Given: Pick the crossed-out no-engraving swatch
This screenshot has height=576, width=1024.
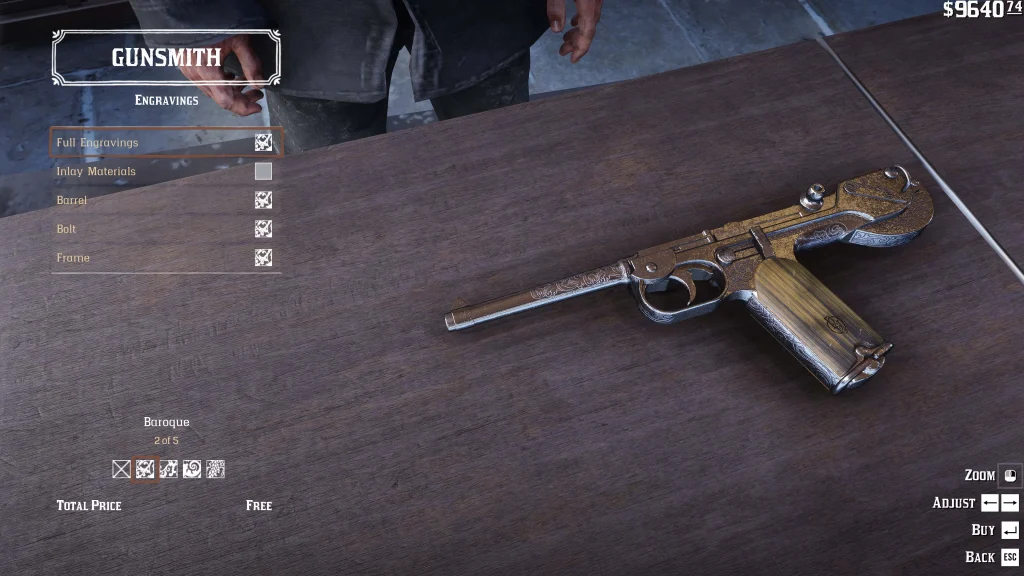Looking at the screenshot, I should pyautogui.click(x=122, y=469).
